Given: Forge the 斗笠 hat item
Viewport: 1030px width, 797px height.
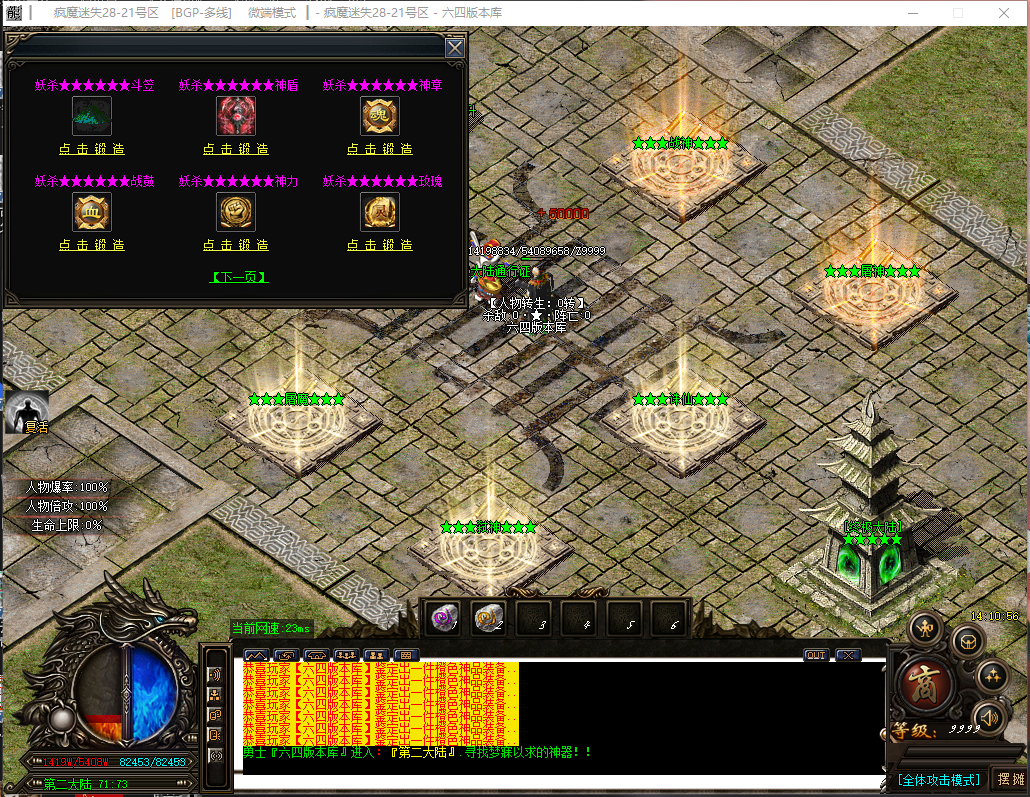Looking at the screenshot, I should point(91,149).
